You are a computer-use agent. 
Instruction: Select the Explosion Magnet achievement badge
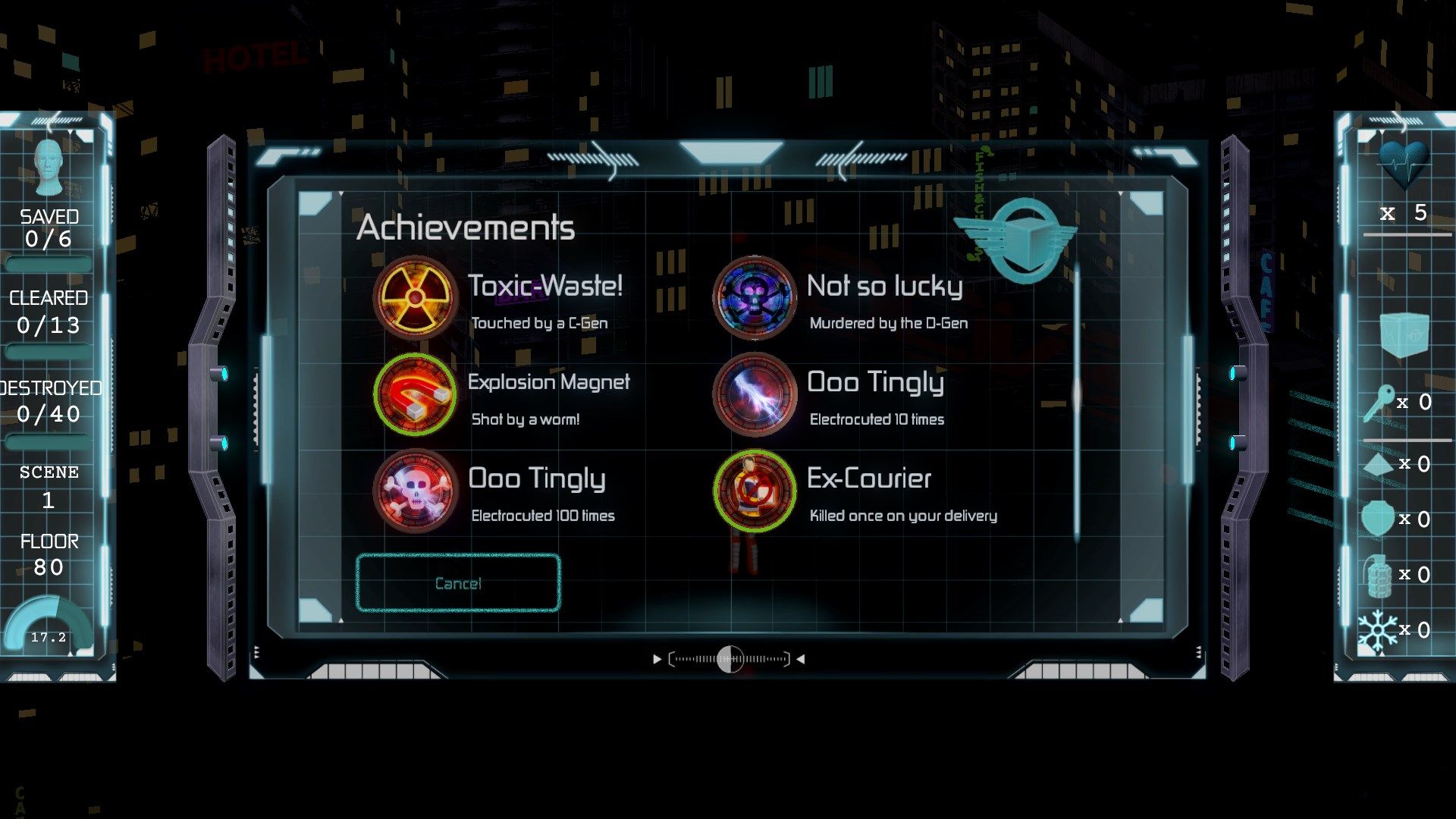pos(416,394)
